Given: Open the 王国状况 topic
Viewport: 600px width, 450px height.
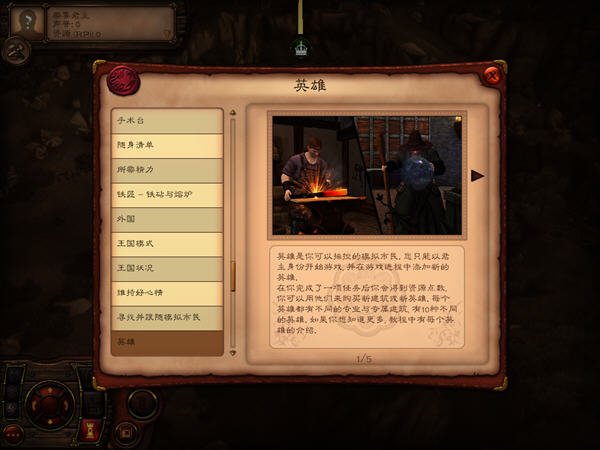Looking at the screenshot, I should point(166,268).
